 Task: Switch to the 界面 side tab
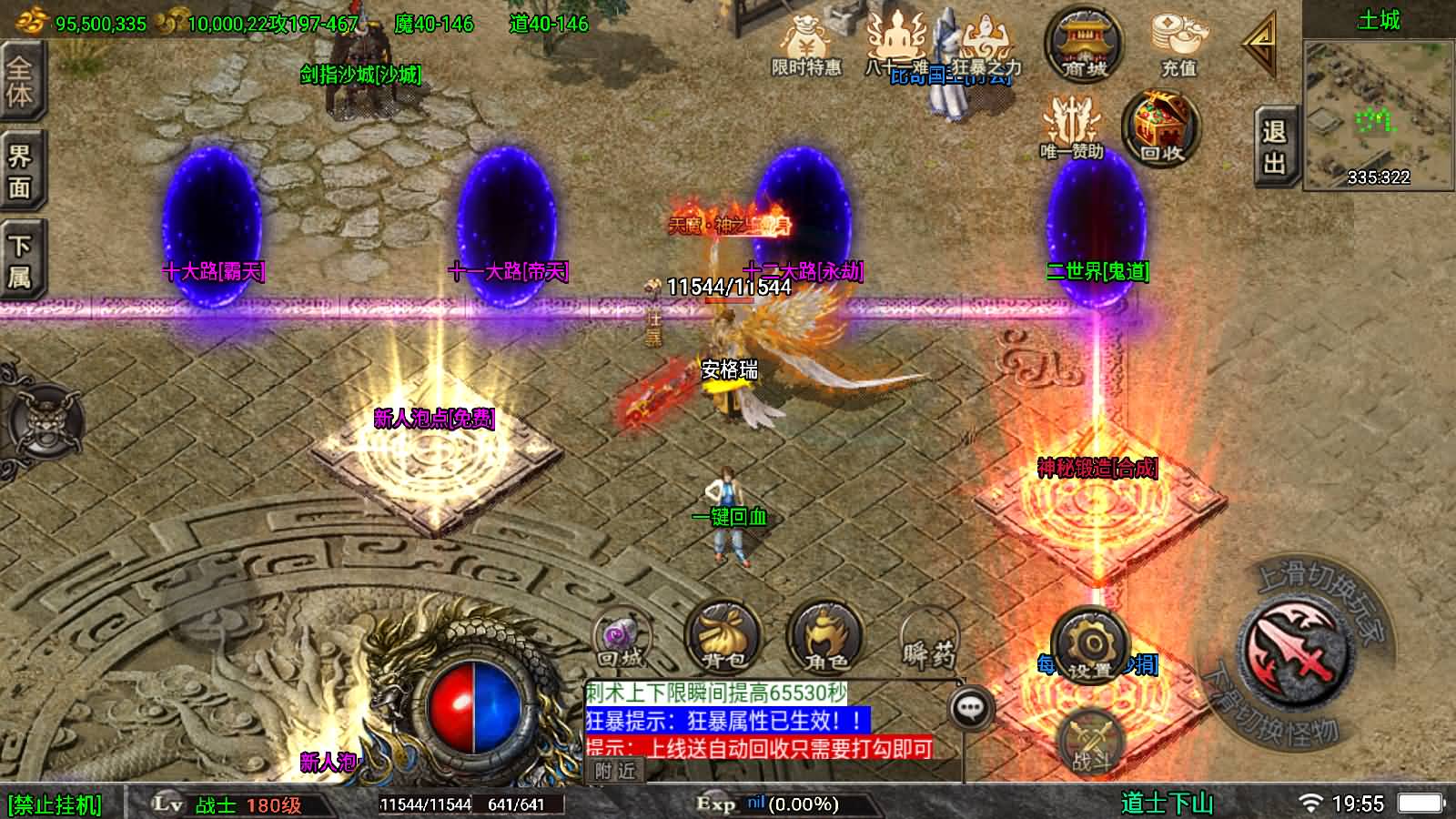point(20,173)
